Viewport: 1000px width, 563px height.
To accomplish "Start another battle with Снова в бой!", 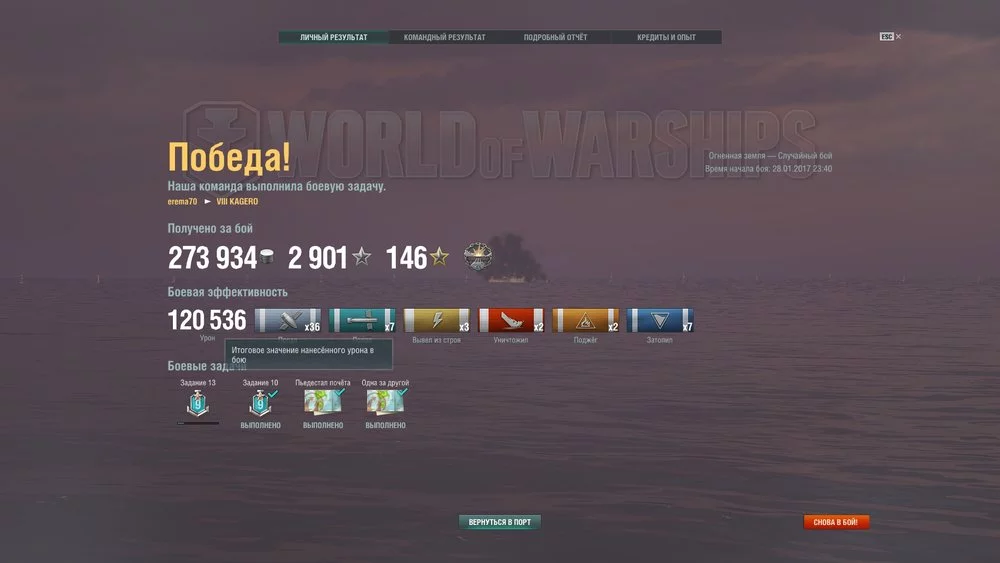I will tap(836, 522).
